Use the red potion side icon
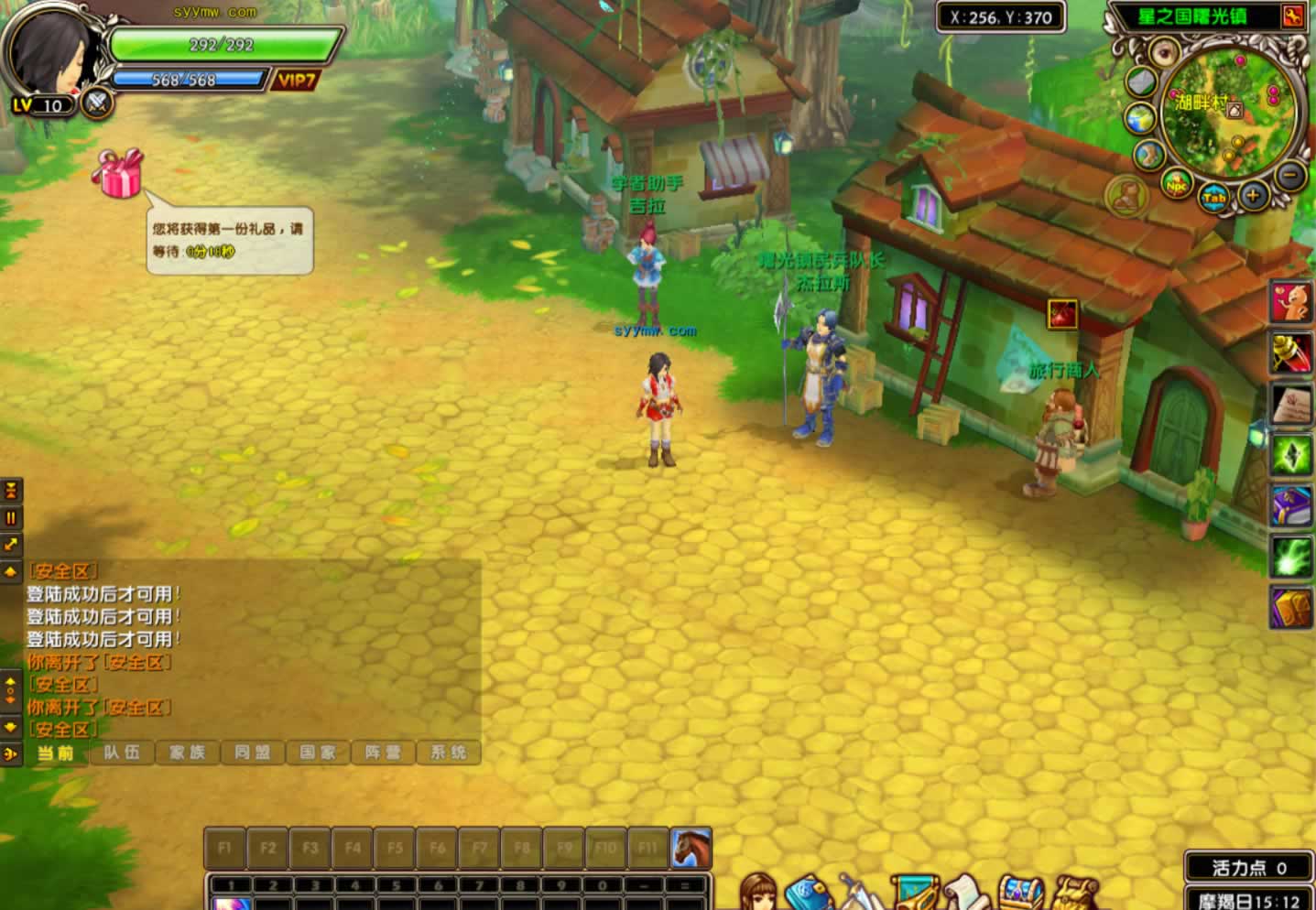 click(x=1291, y=352)
